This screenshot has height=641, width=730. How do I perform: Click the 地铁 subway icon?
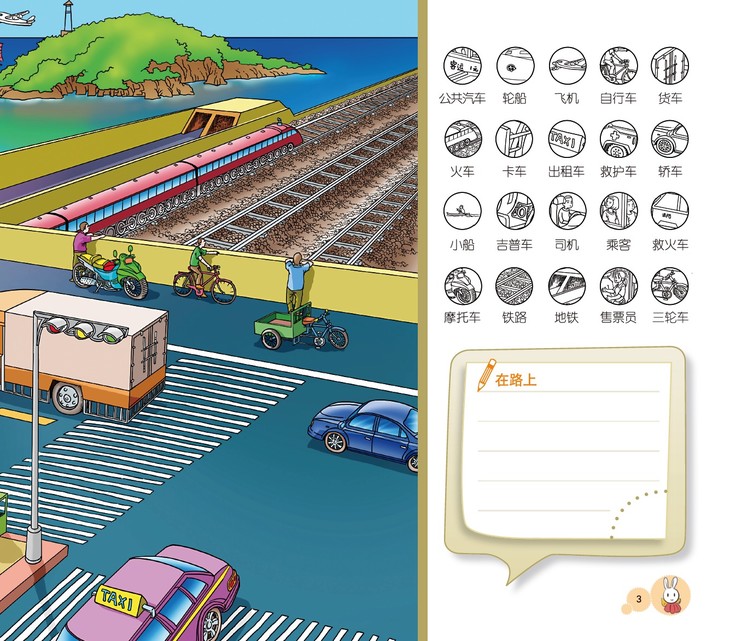tap(567, 285)
